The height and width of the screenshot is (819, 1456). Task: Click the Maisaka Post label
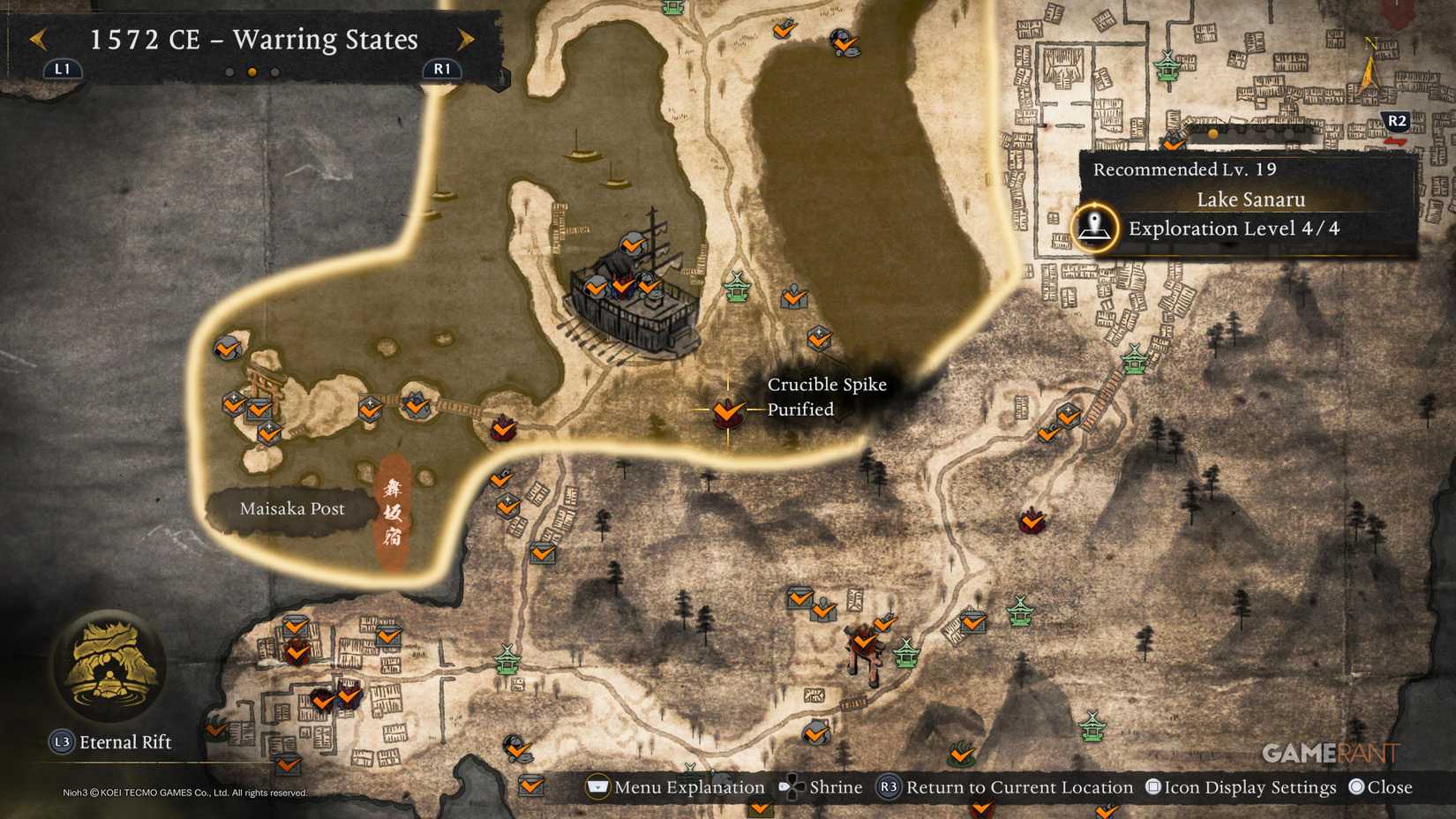pos(294,508)
